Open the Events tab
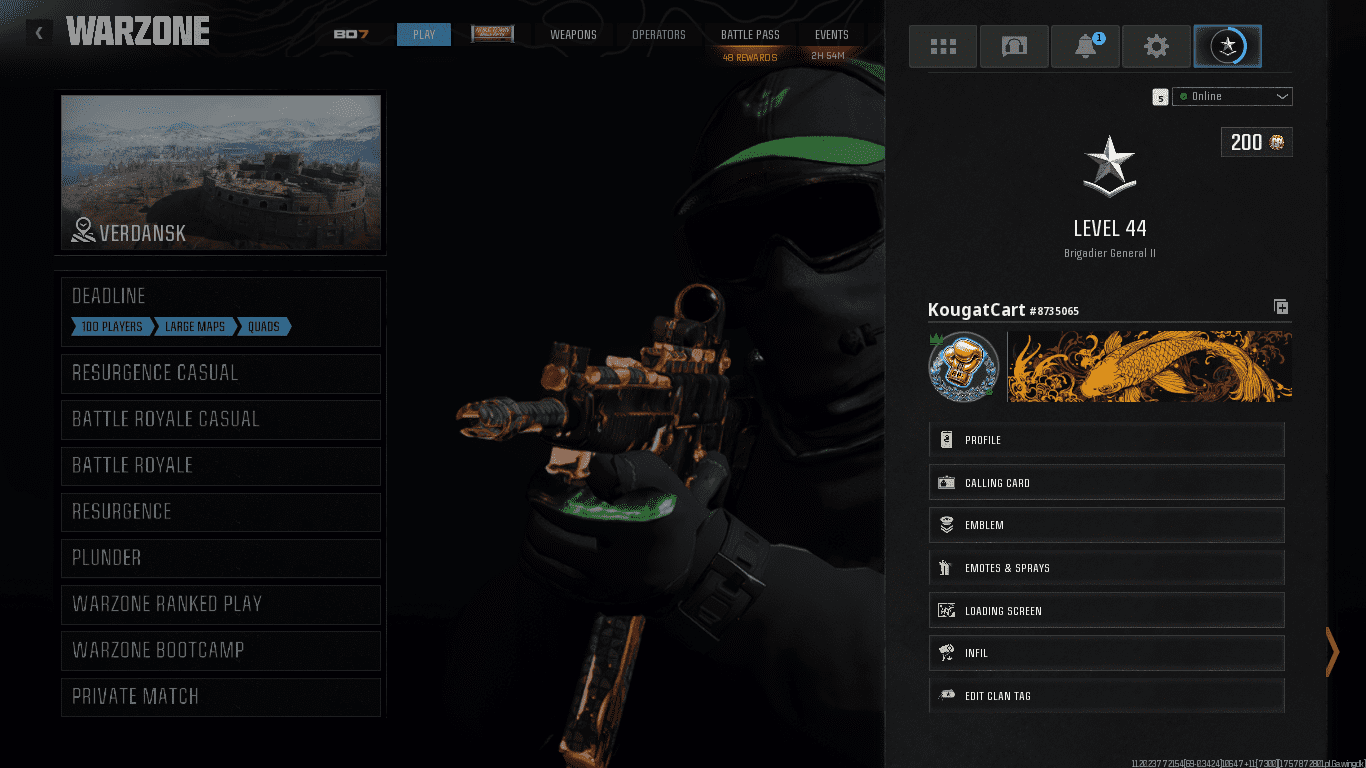Image resolution: width=1366 pixels, height=768 pixels. [831, 35]
